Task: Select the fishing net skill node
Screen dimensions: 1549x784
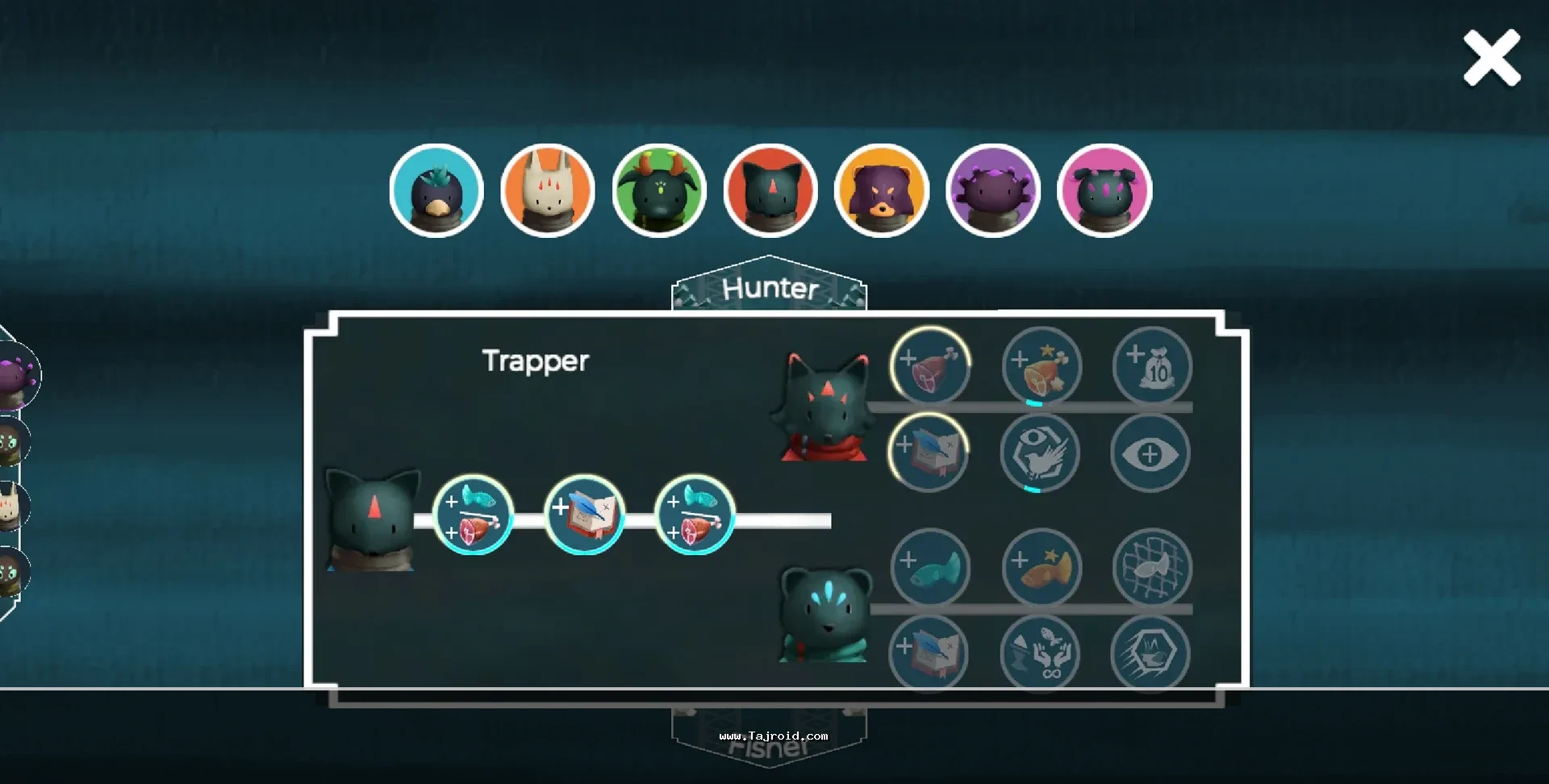Action: pos(1152,567)
